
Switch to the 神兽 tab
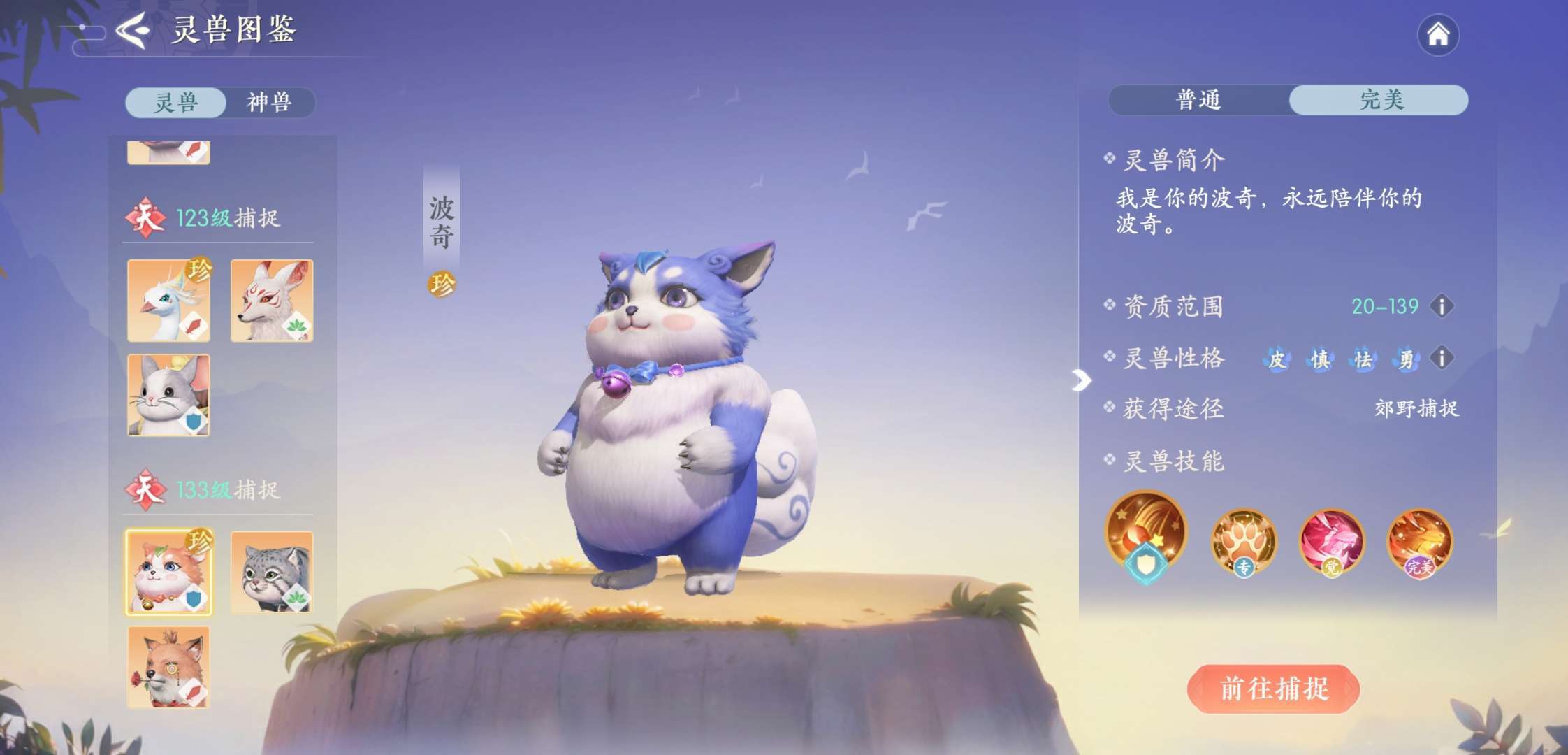pos(269,103)
